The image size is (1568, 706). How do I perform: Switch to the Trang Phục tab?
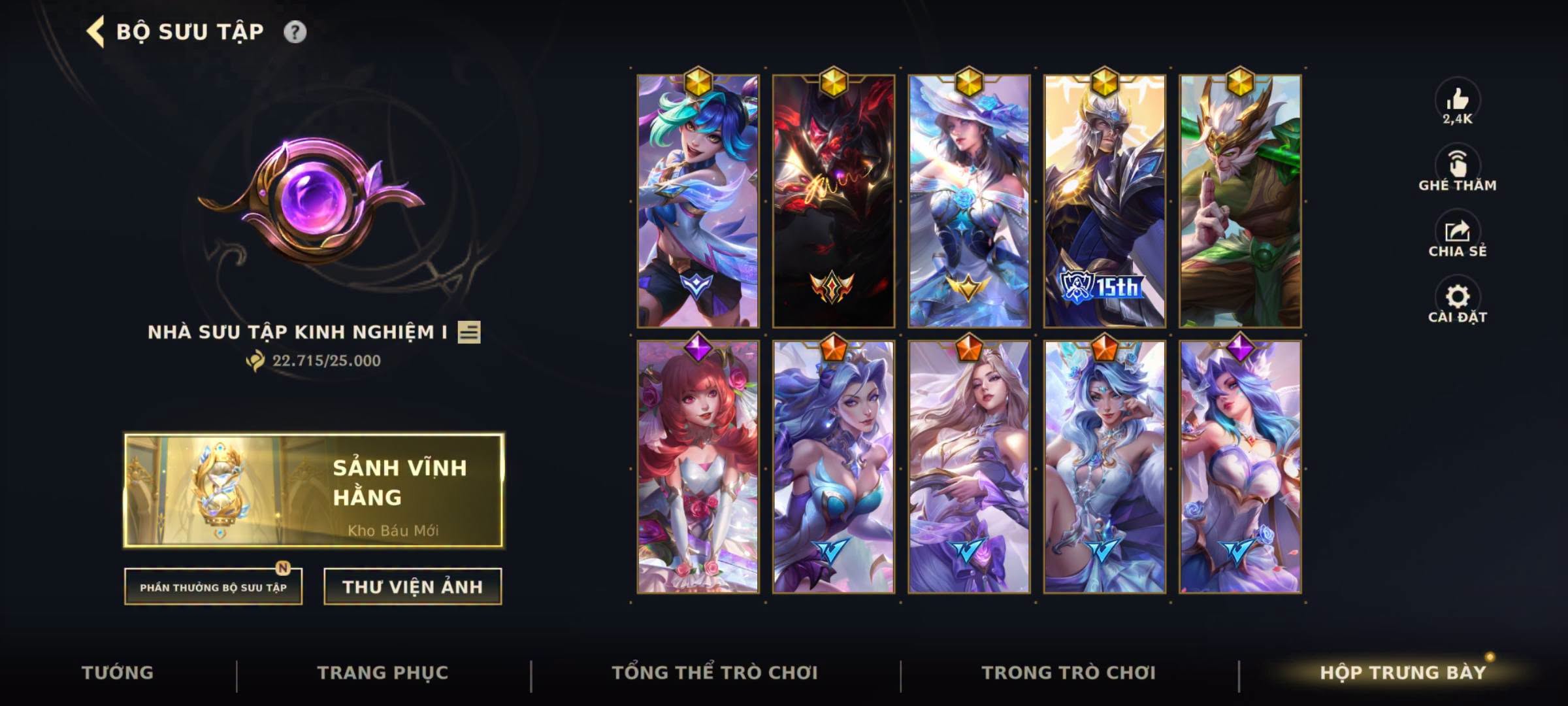point(382,671)
